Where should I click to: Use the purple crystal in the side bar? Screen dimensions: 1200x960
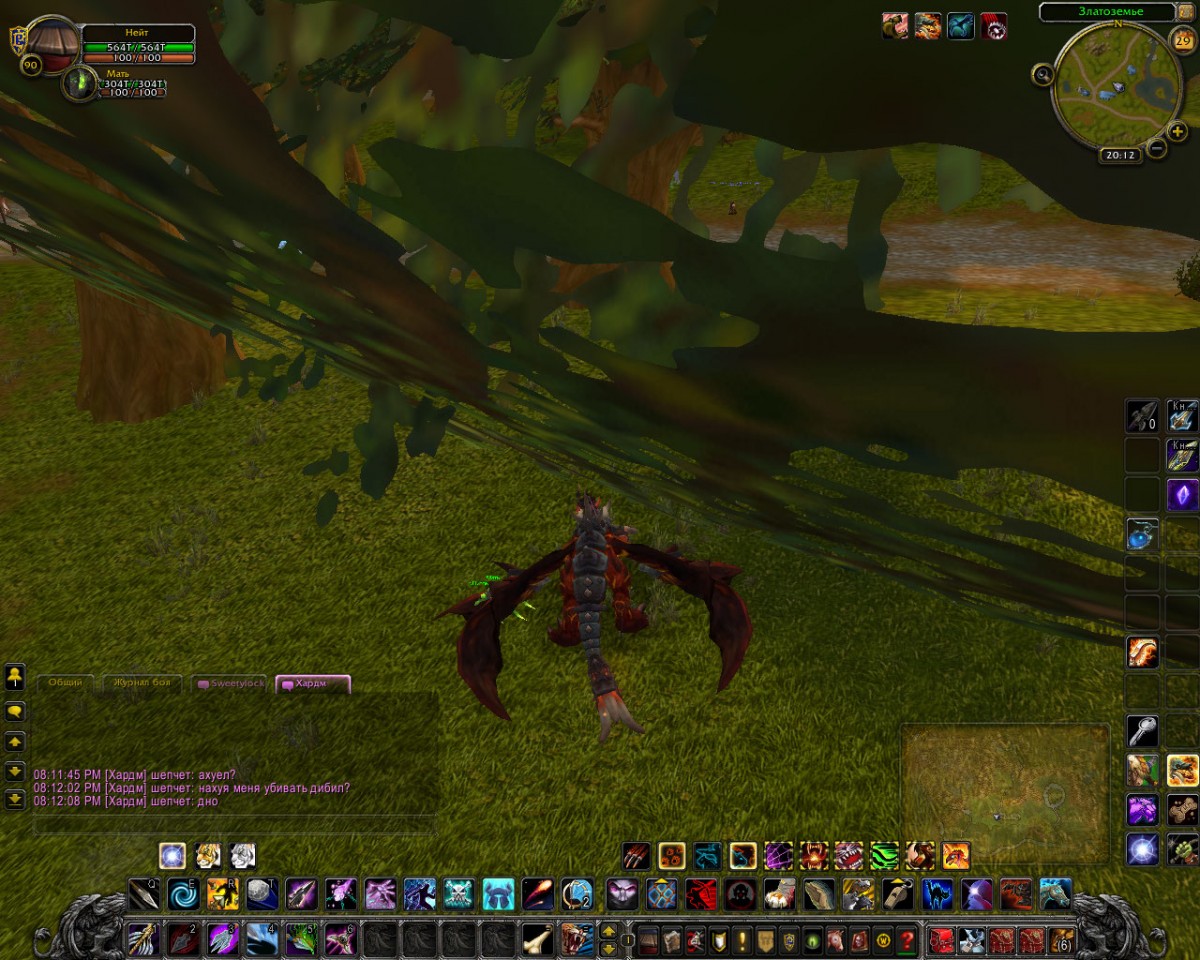pos(1182,494)
